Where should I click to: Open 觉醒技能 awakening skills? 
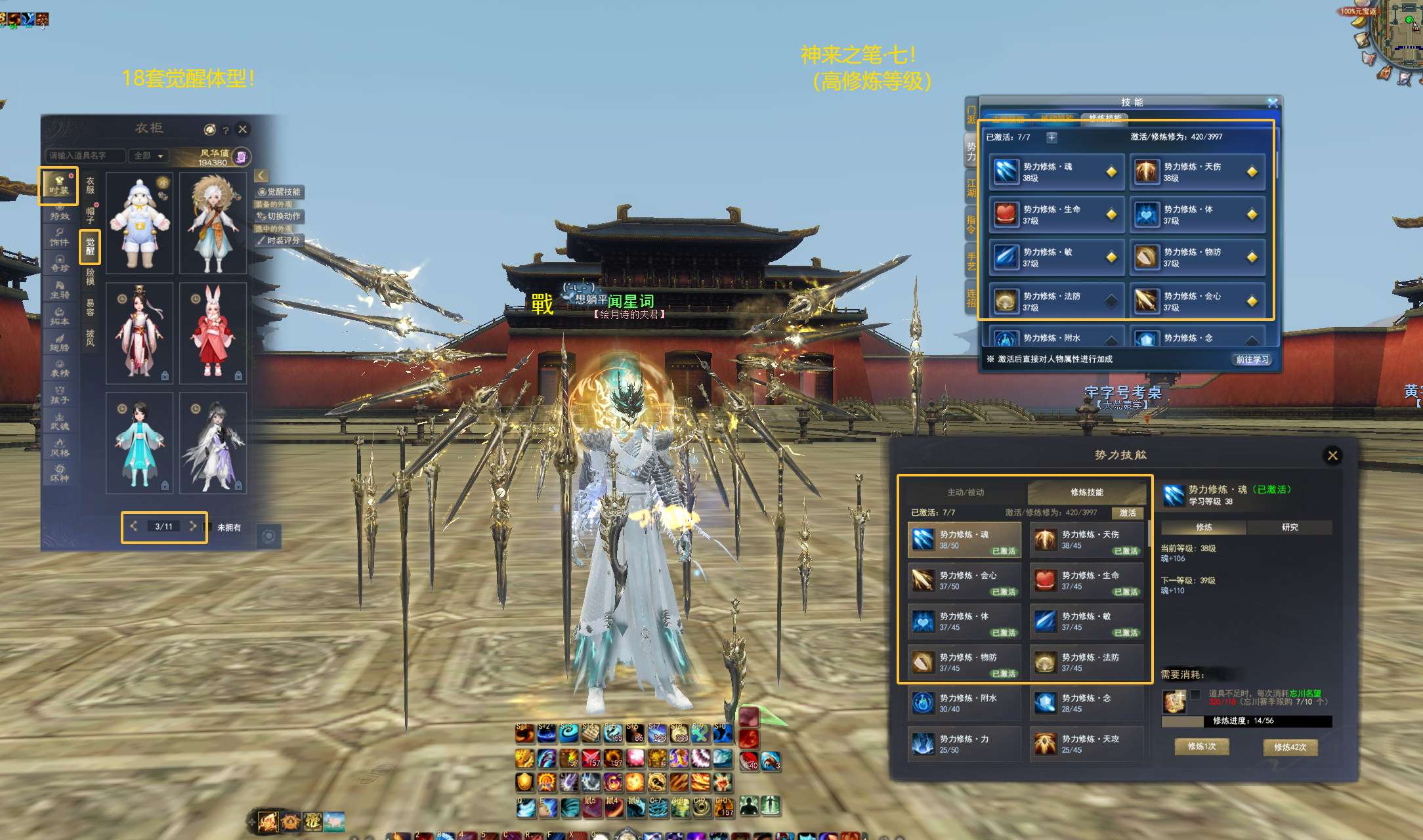tap(280, 192)
